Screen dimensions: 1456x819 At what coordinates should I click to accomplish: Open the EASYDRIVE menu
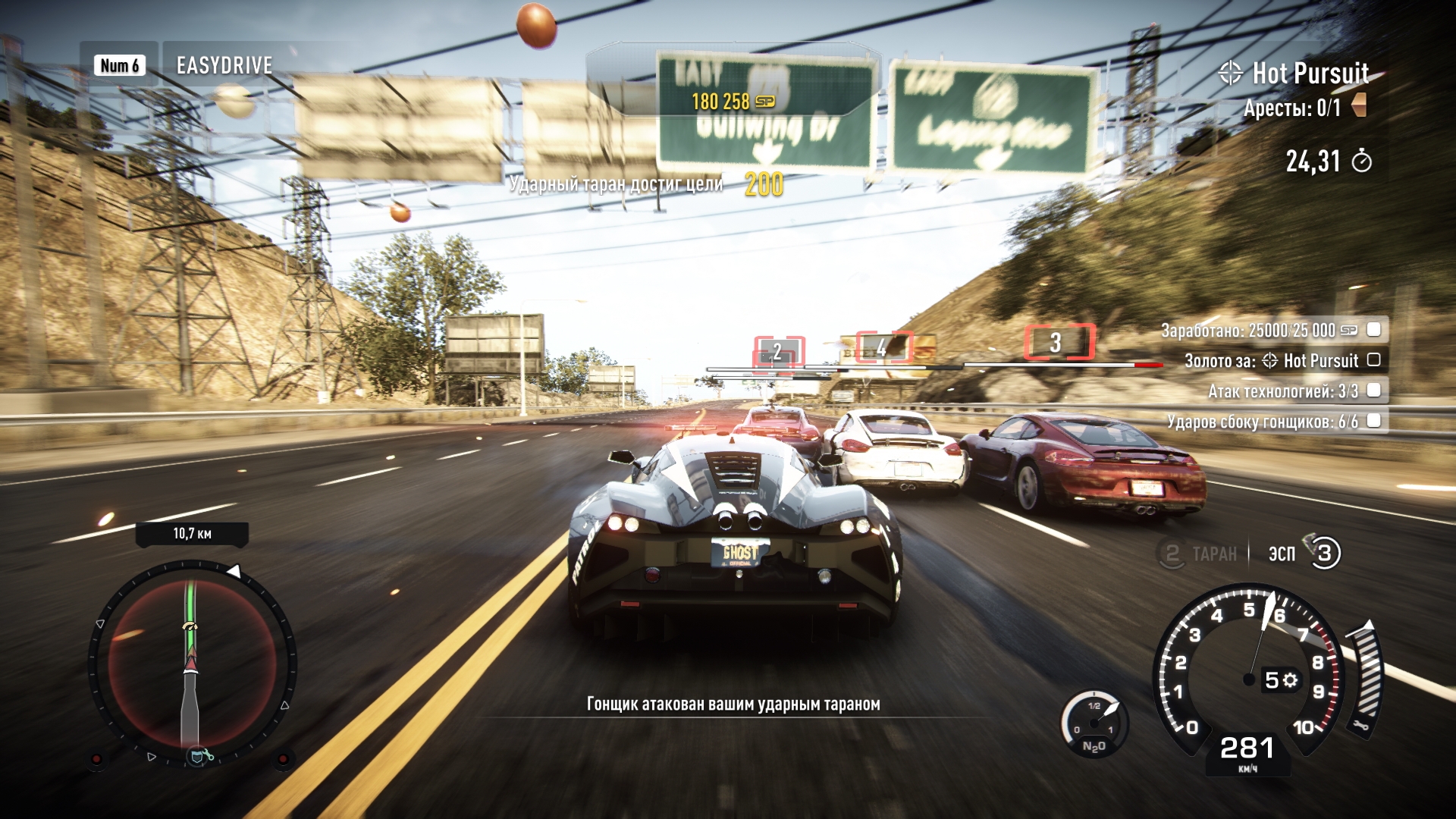tap(224, 65)
